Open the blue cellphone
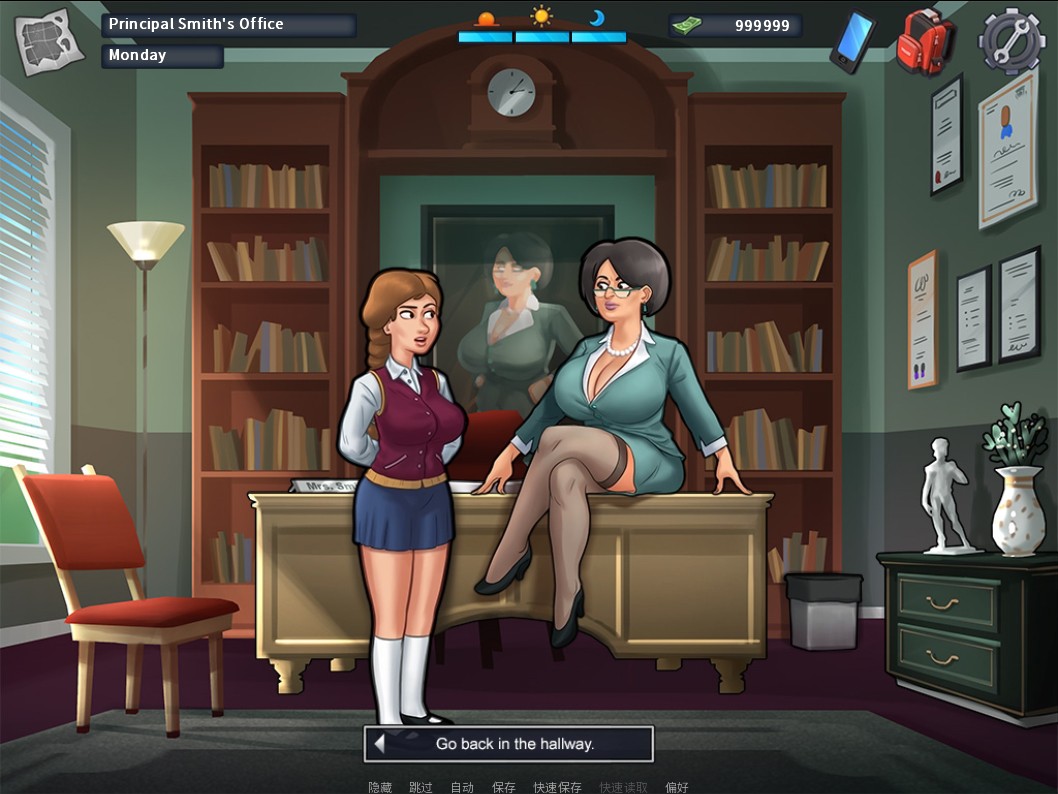This screenshot has width=1058, height=794. pos(852,42)
